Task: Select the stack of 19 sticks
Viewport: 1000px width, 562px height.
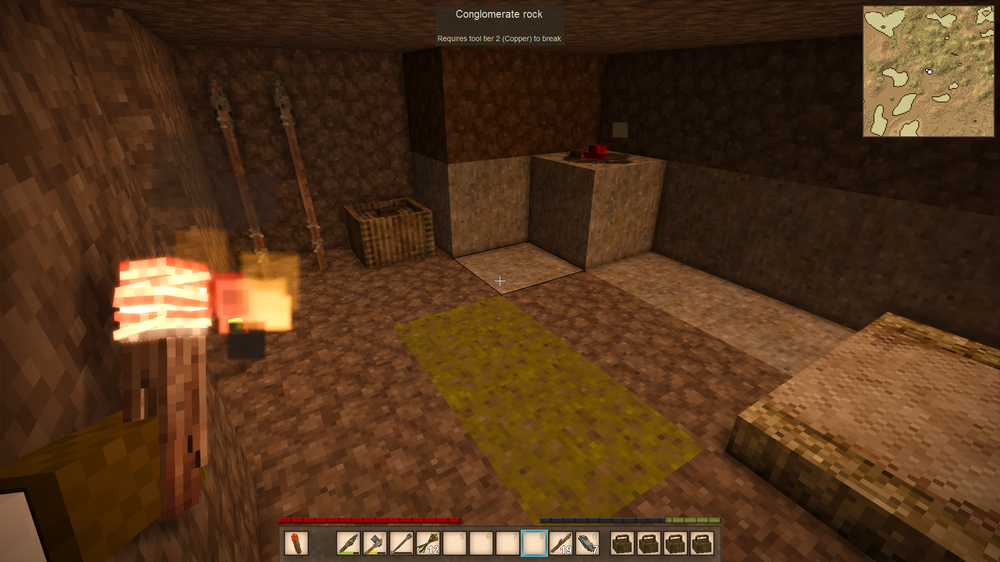Action: pos(561,543)
